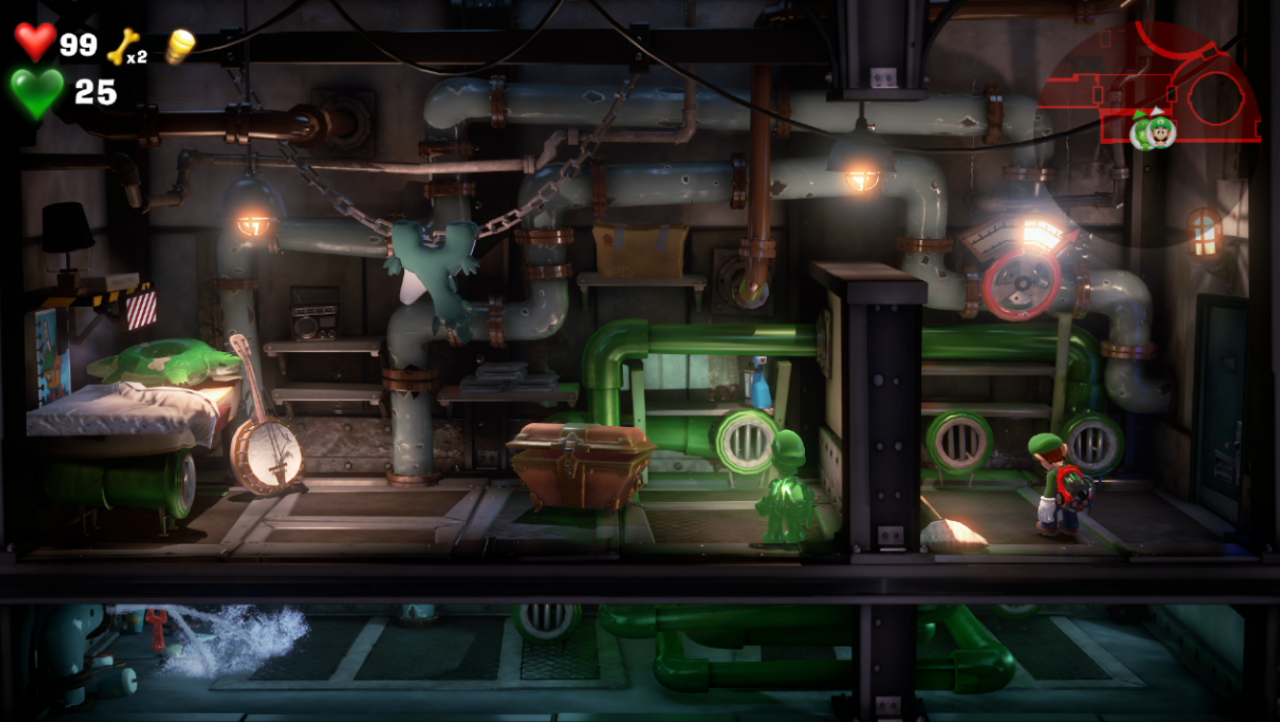
Task: Click the yellow flashlight bulb icon
Action: point(179,46)
